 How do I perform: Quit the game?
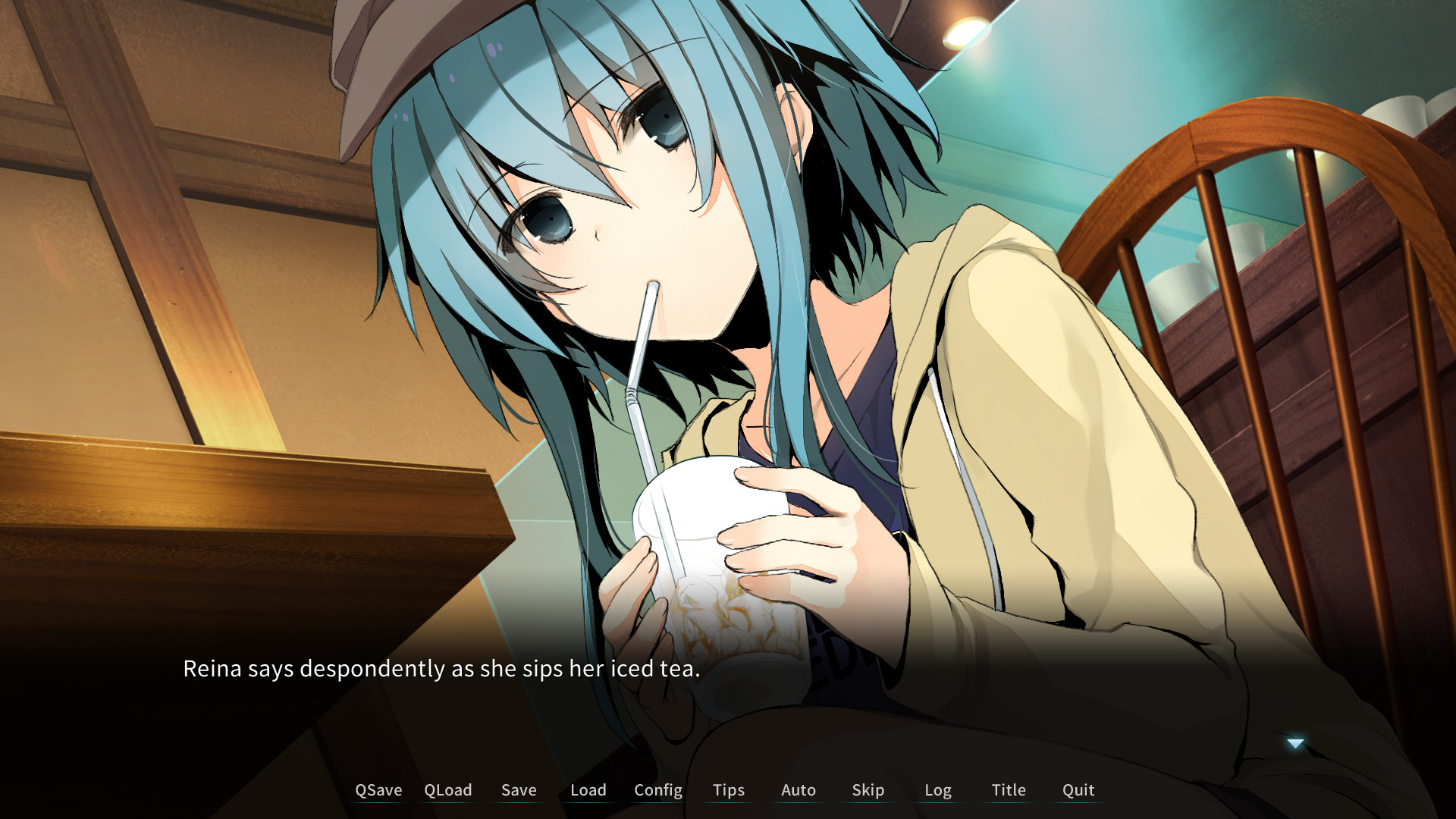pyautogui.click(x=1078, y=789)
